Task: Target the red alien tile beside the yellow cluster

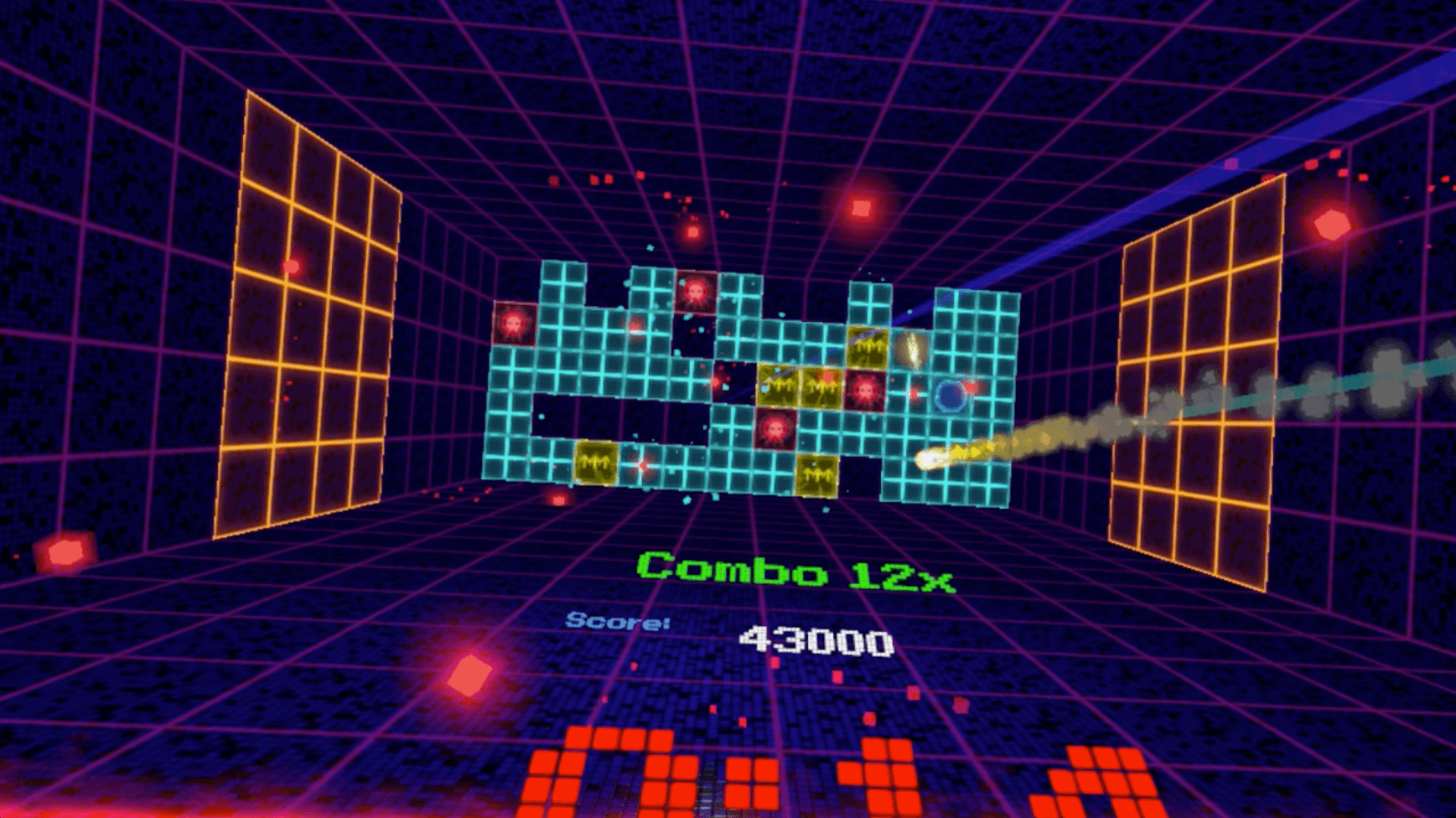Action: [x=865, y=391]
